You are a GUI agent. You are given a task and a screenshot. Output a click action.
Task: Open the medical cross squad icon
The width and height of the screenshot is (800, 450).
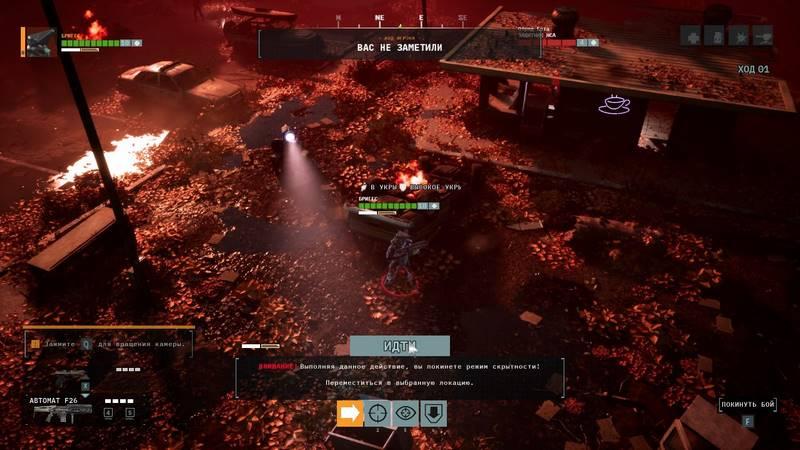tap(691, 36)
